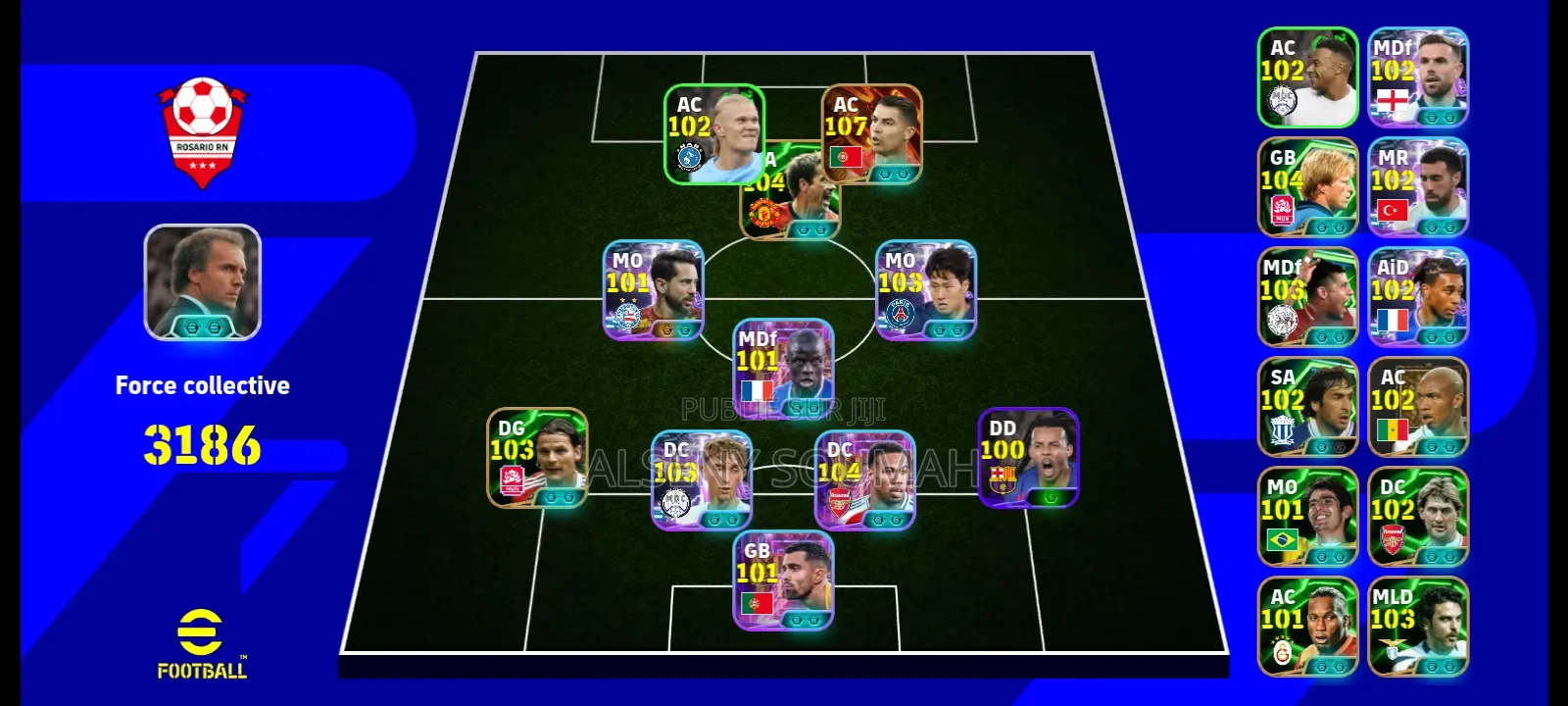This screenshot has width=1568, height=706.
Task: Select the GB 101 goalkeeper card on the pitch
Action: coord(783,580)
